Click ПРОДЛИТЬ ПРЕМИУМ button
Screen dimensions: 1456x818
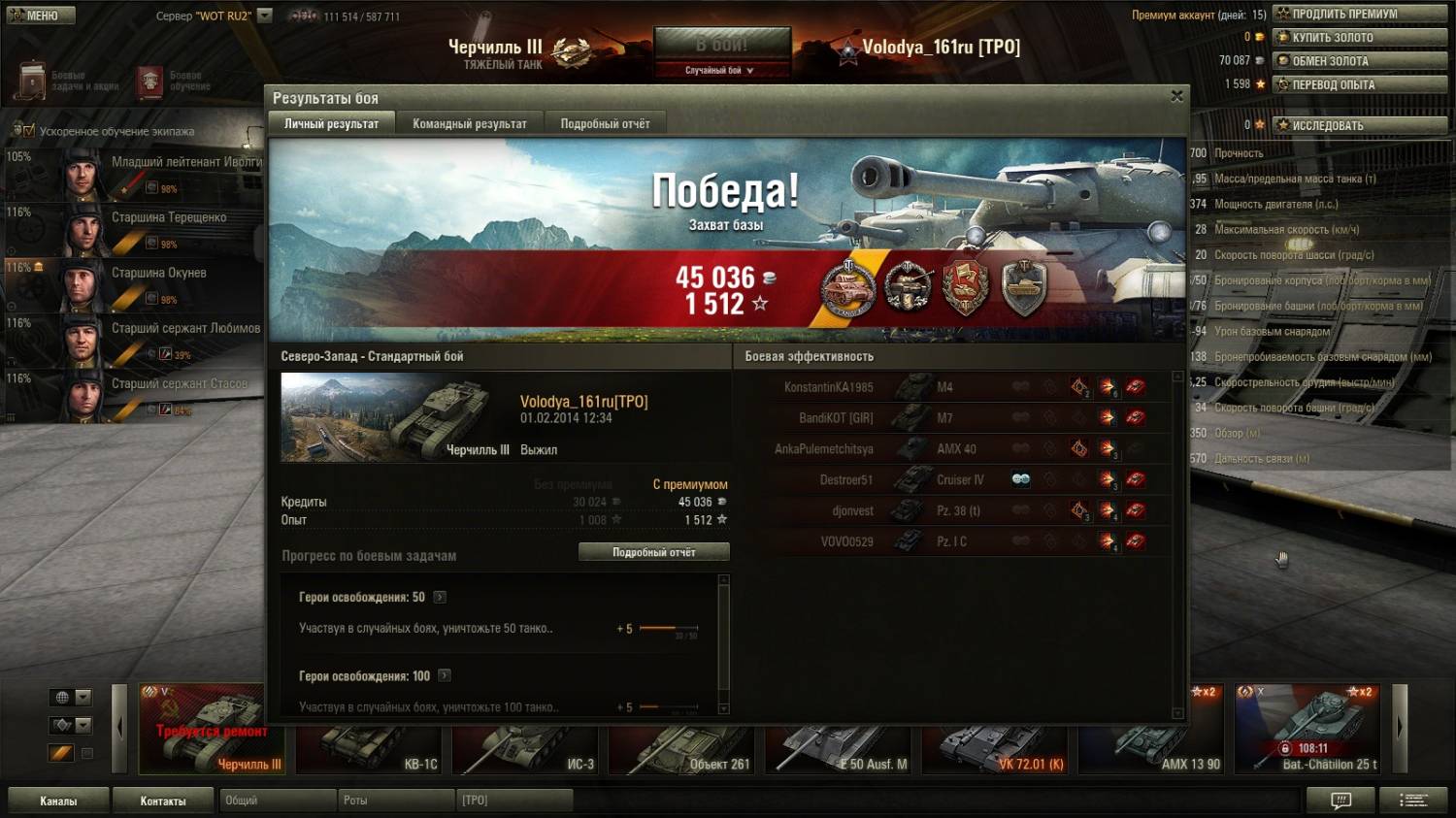pyautogui.click(x=1362, y=14)
